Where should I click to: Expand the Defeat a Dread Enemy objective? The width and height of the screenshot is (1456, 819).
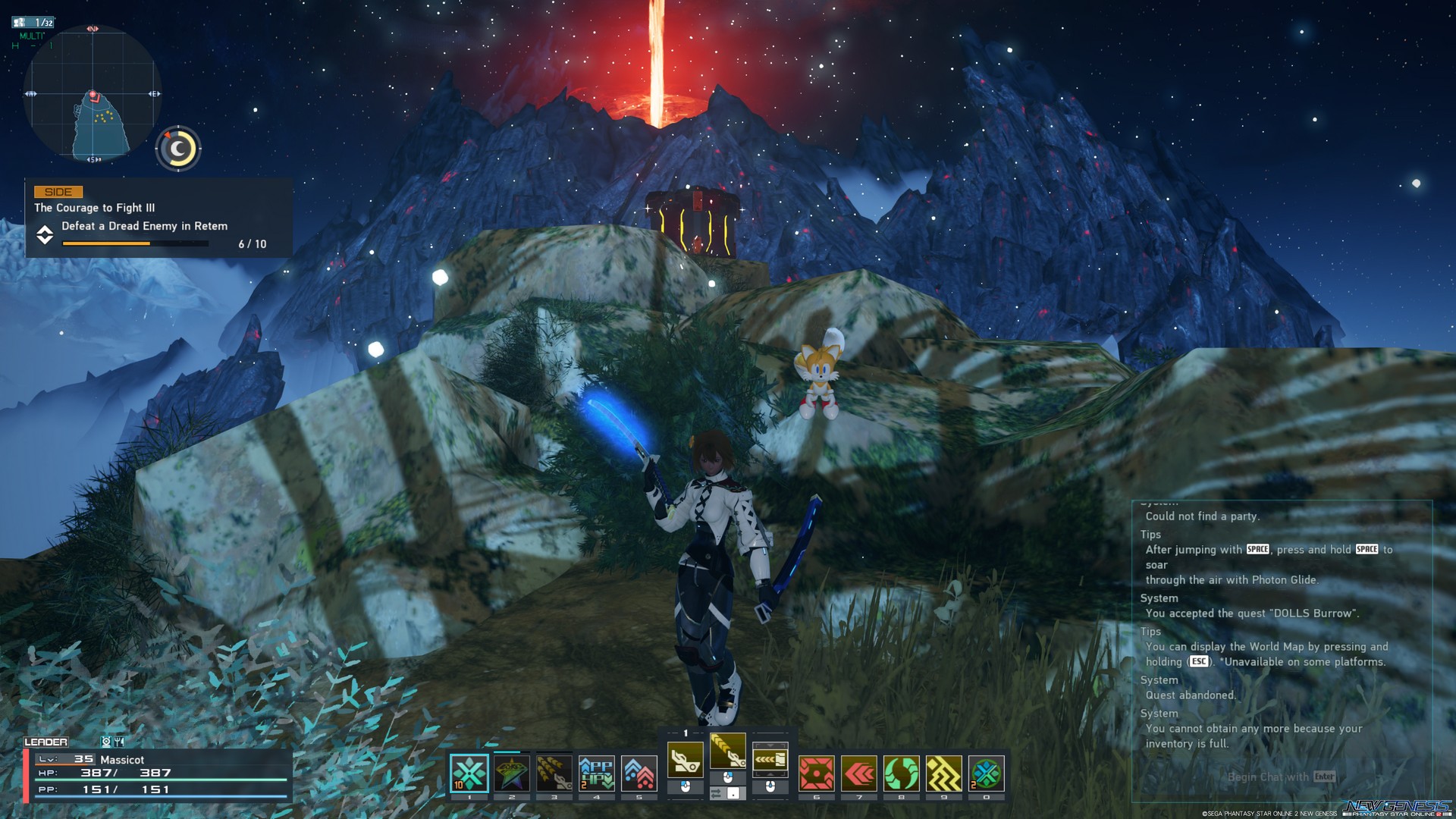coord(45,236)
